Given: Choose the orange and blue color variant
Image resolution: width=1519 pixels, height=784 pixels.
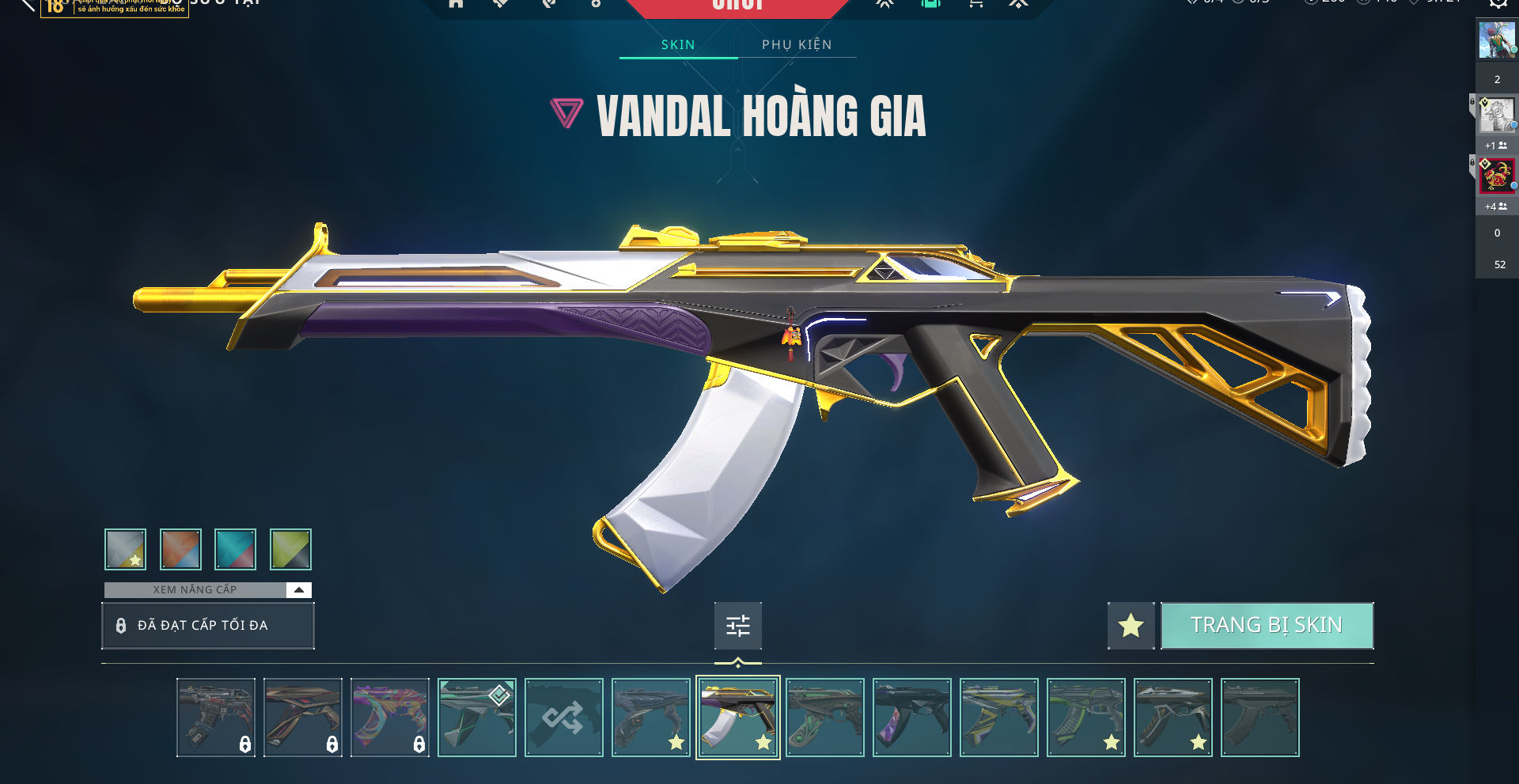Looking at the screenshot, I should (x=180, y=549).
